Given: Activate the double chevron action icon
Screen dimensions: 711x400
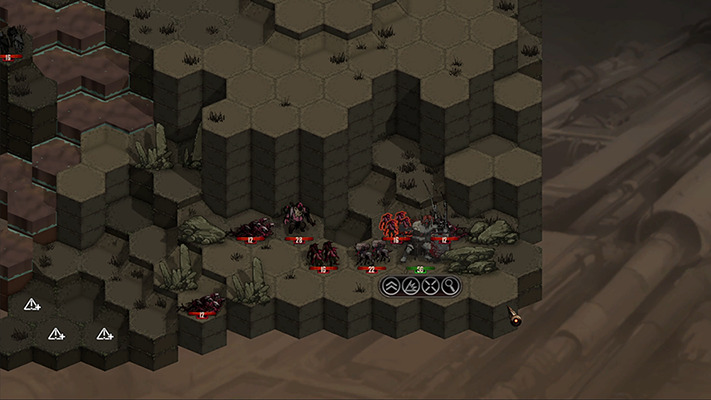Looking at the screenshot, I should tap(391, 287).
